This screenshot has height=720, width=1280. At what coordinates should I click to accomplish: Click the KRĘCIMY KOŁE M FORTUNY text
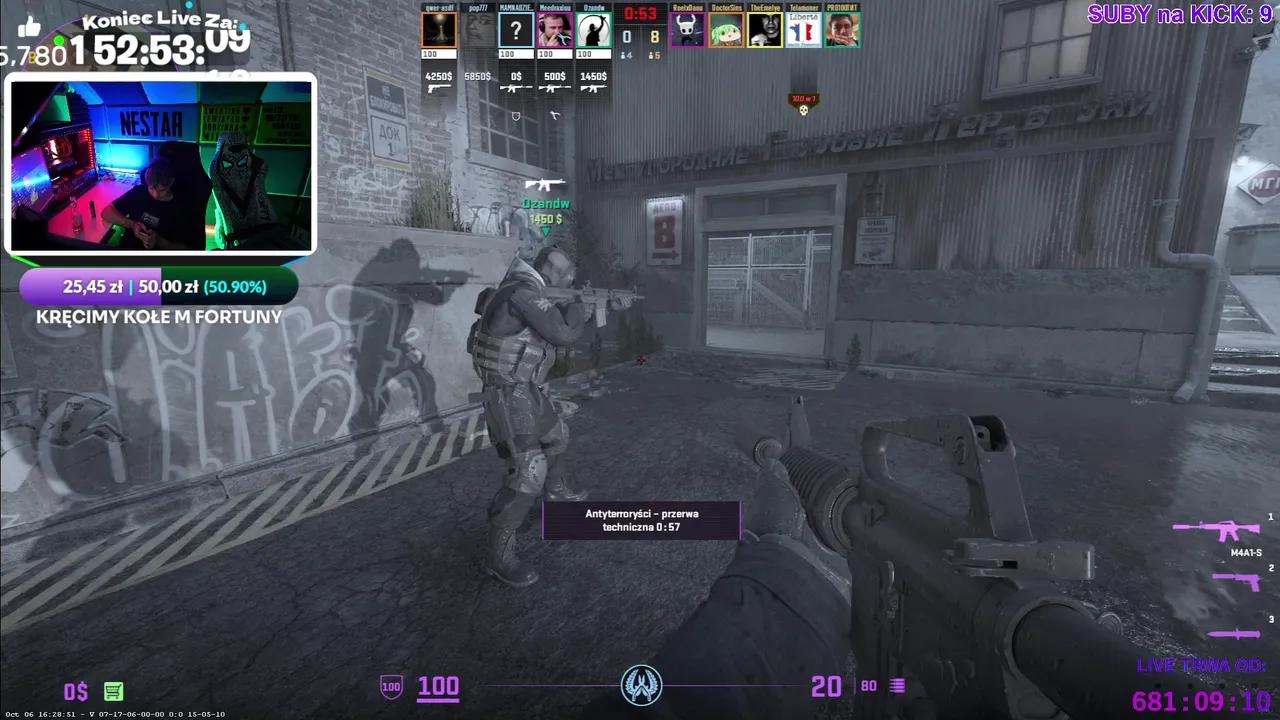160,317
